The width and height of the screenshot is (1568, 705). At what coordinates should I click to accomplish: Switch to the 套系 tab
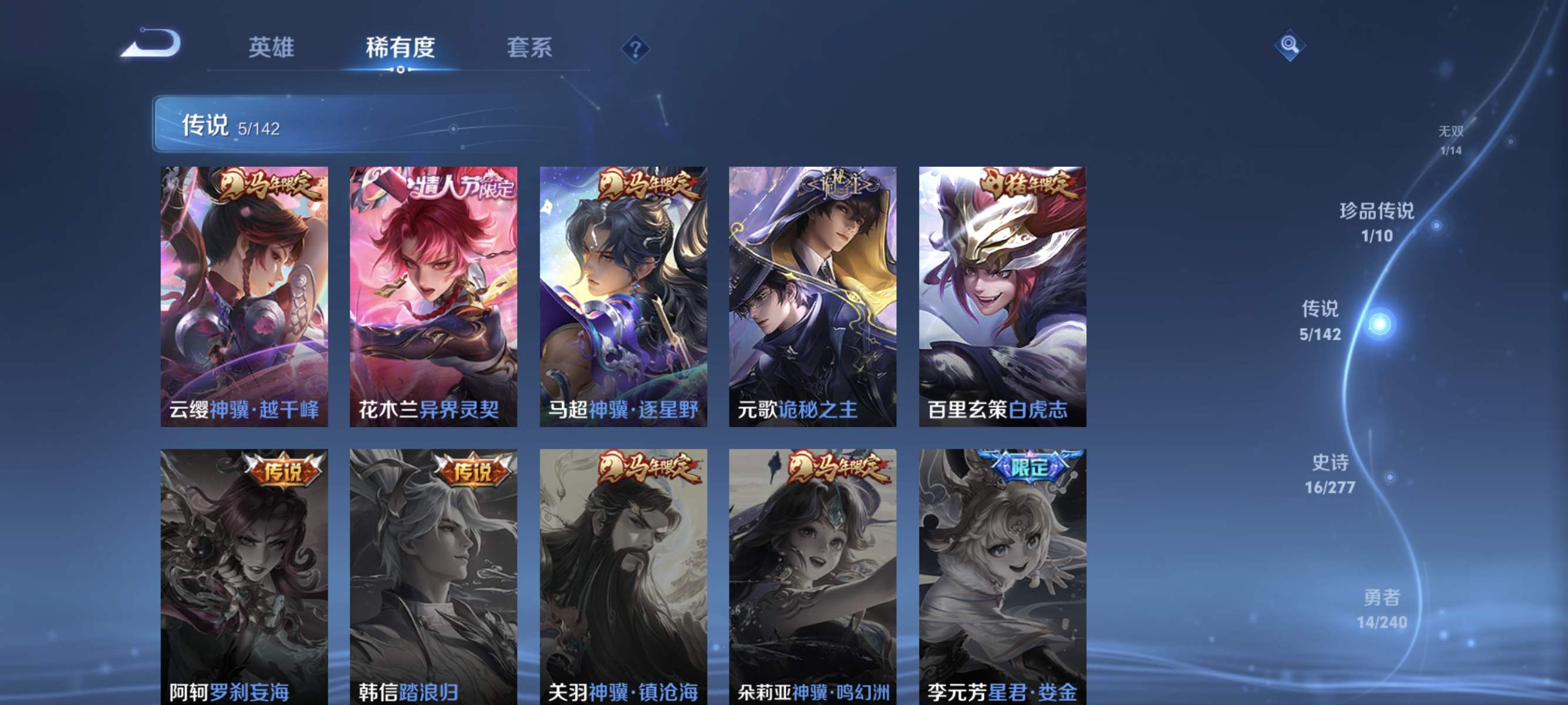(x=529, y=48)
